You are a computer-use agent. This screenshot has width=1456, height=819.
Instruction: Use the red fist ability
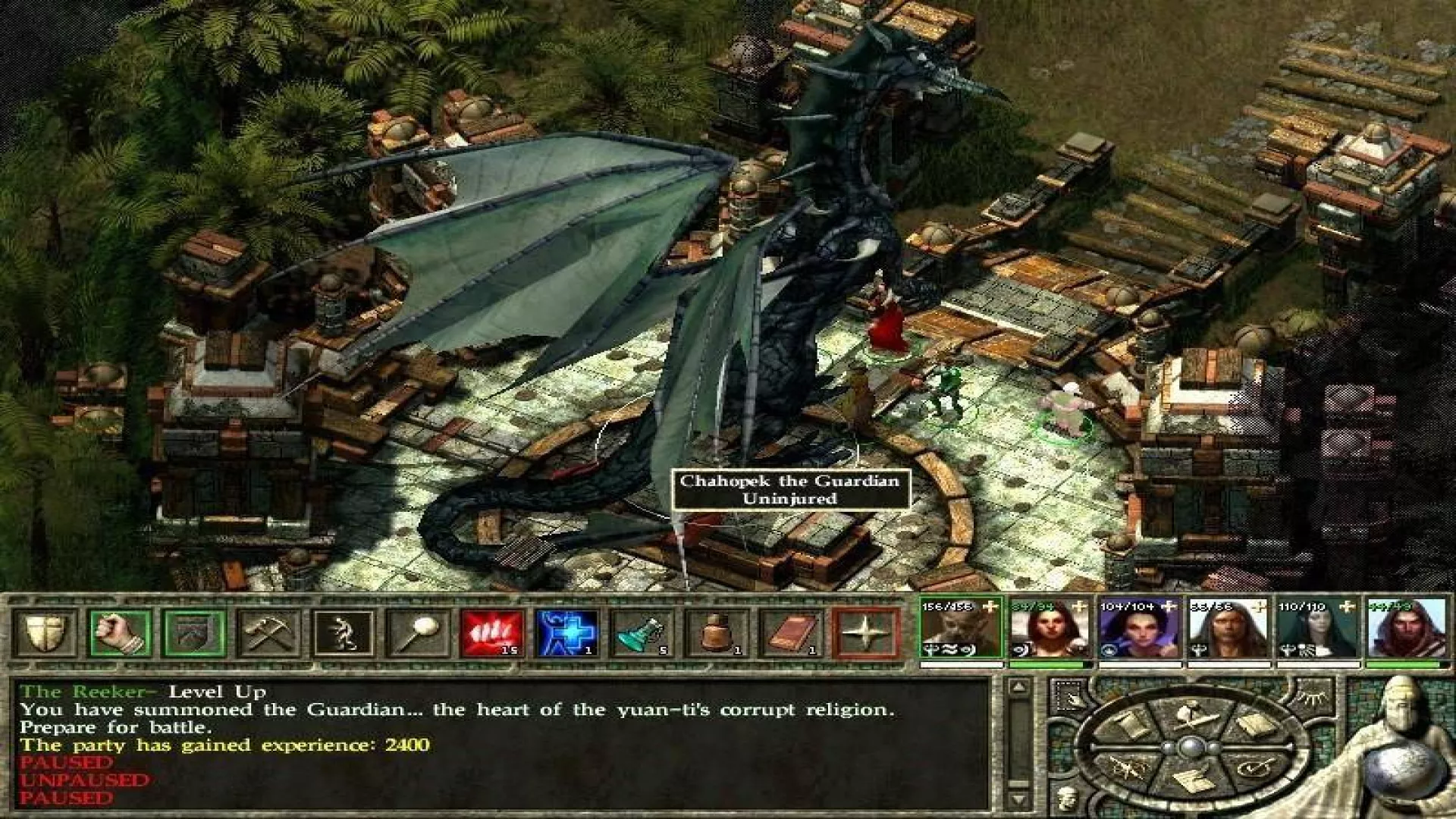pyautogui.click(x=492, y=632)
